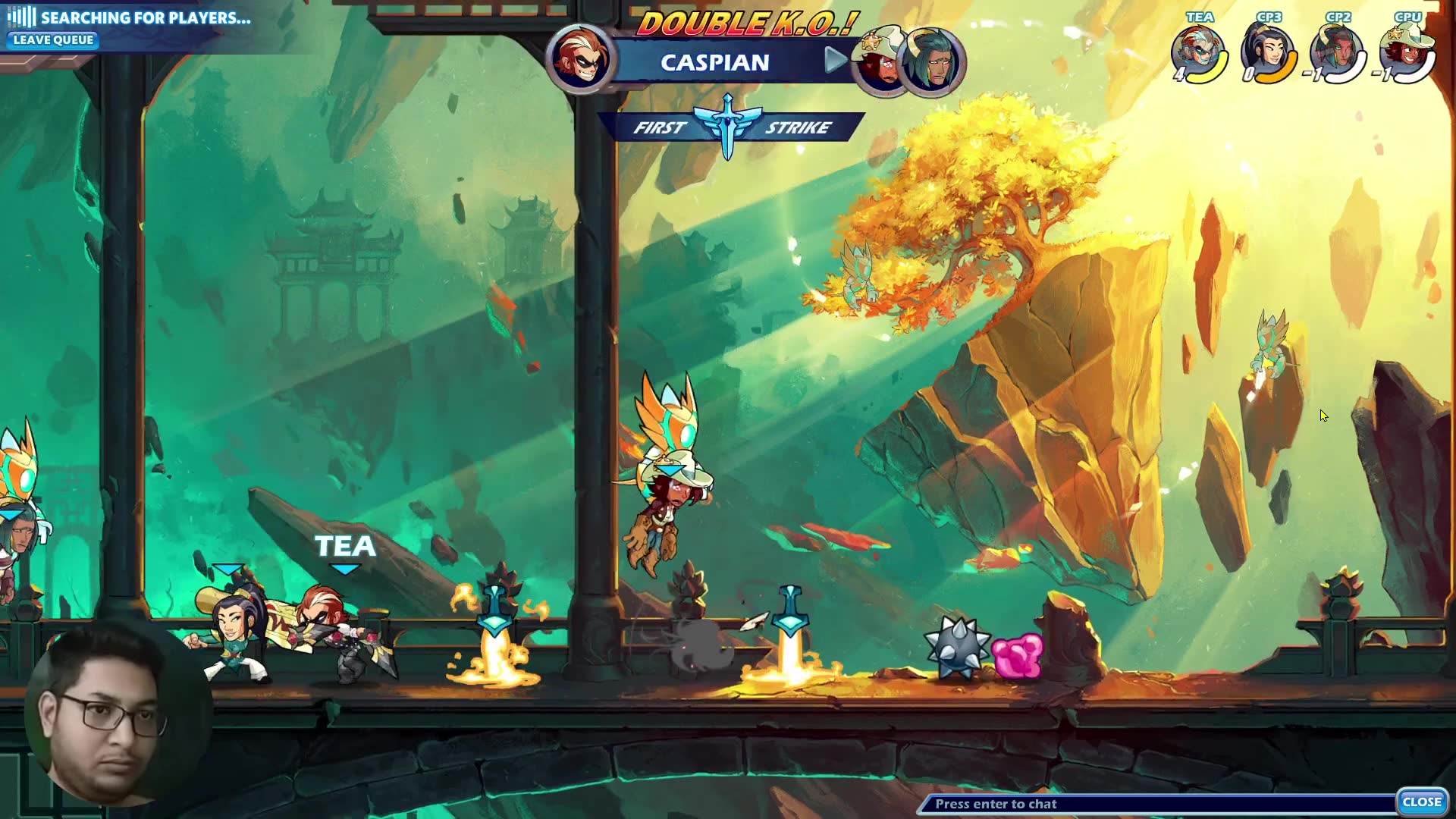Click the Caspian K.O. banner
Screen dimensions: 1456x819
coord(715,62)
